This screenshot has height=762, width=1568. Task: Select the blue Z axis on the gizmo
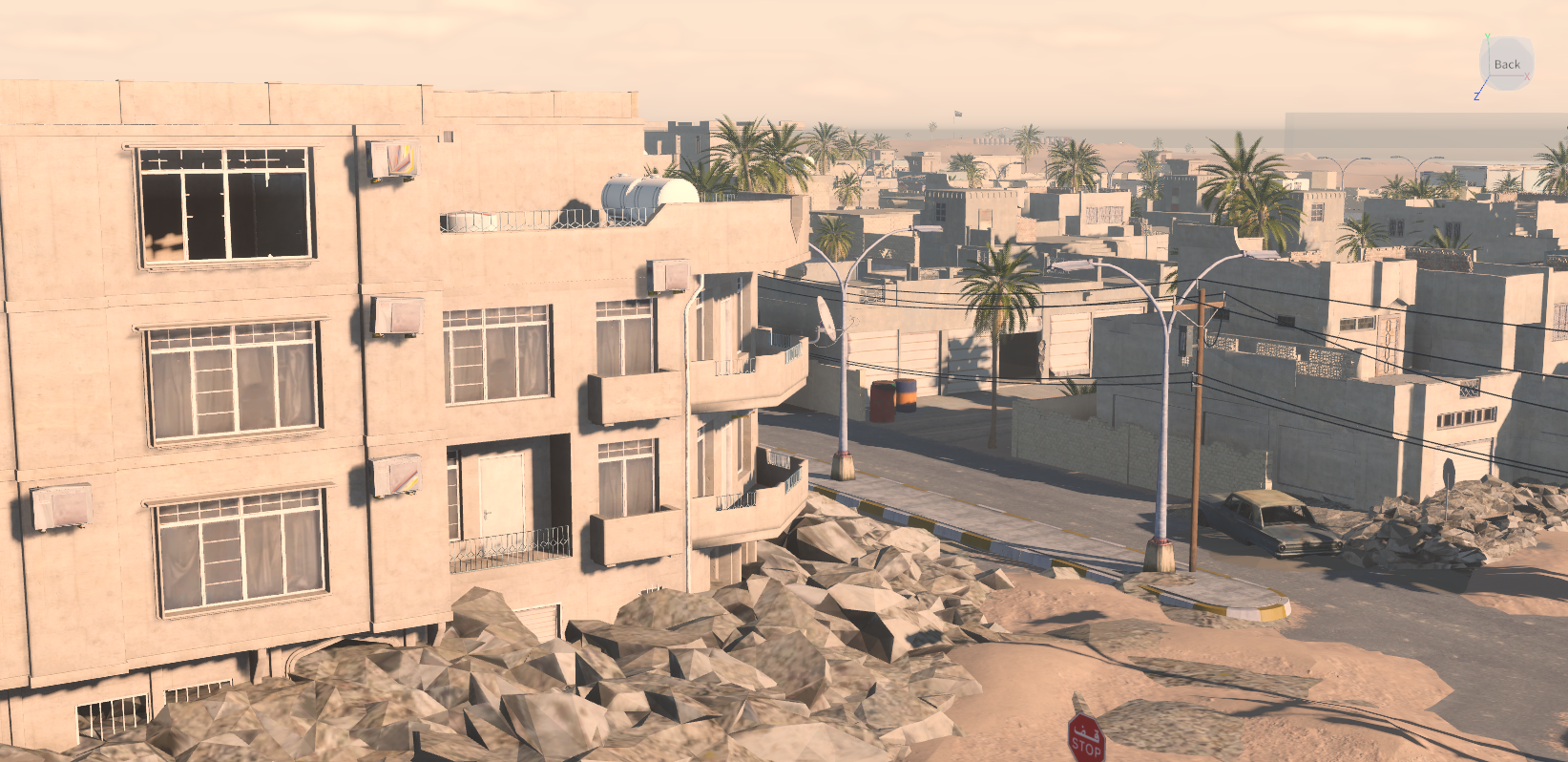click(x=1475, y=95)
